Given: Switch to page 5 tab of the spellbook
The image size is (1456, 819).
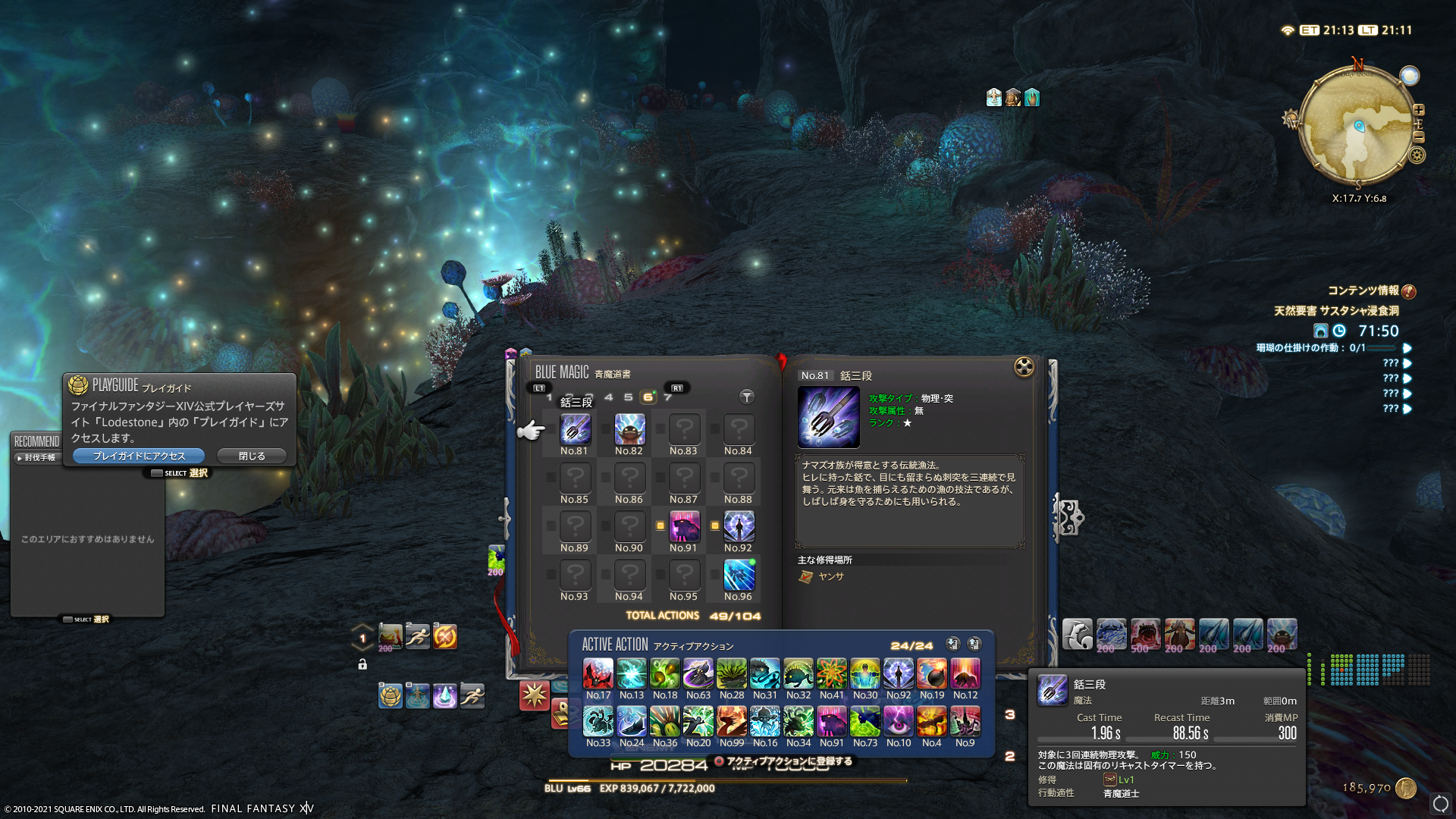Looking at the screenshot, I should (x=627, y=397).
